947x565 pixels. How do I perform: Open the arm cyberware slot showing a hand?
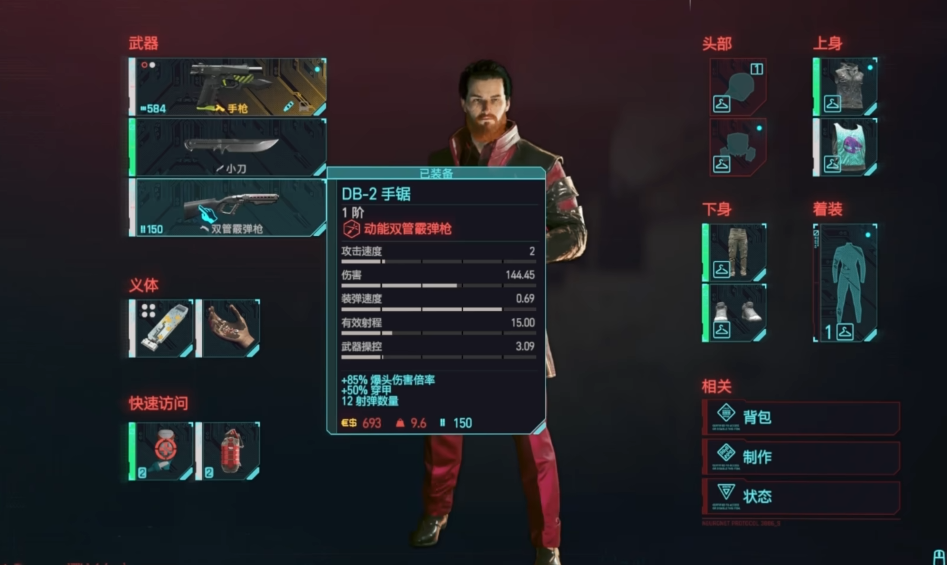229,327
